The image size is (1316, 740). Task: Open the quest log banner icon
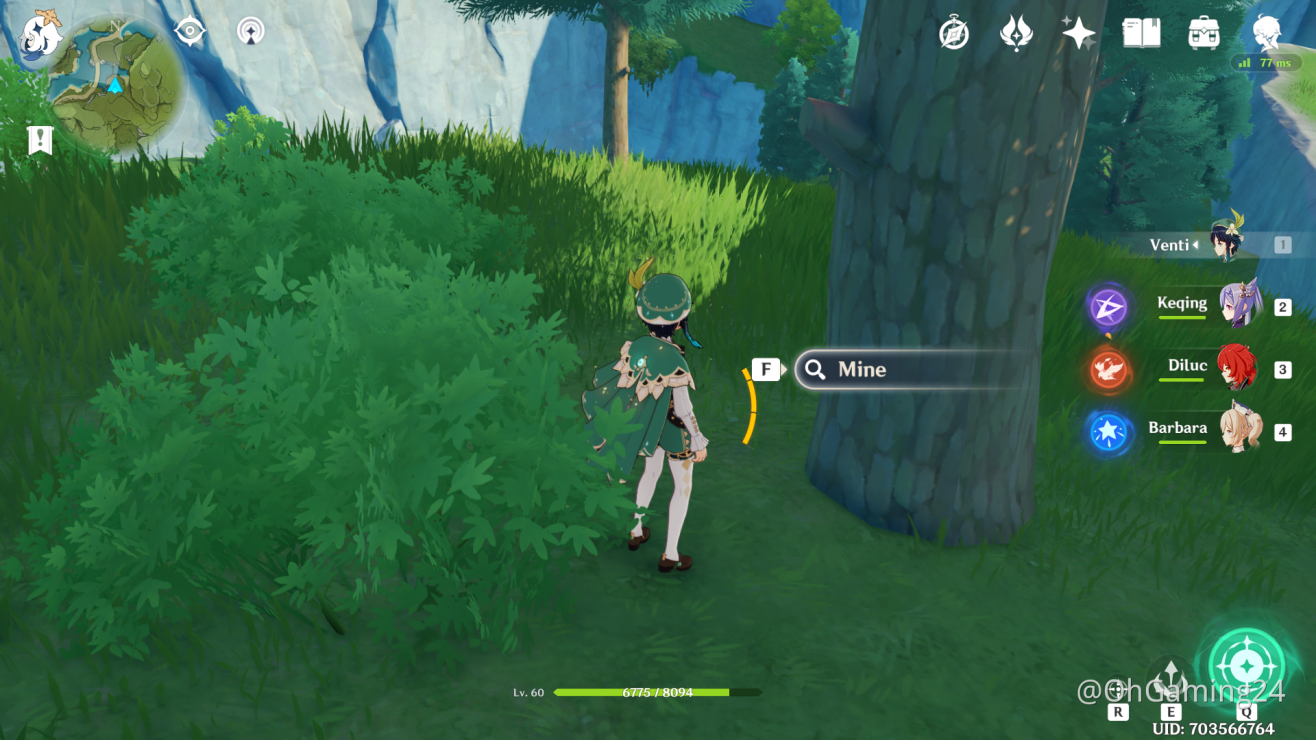[x=40, y=140]
